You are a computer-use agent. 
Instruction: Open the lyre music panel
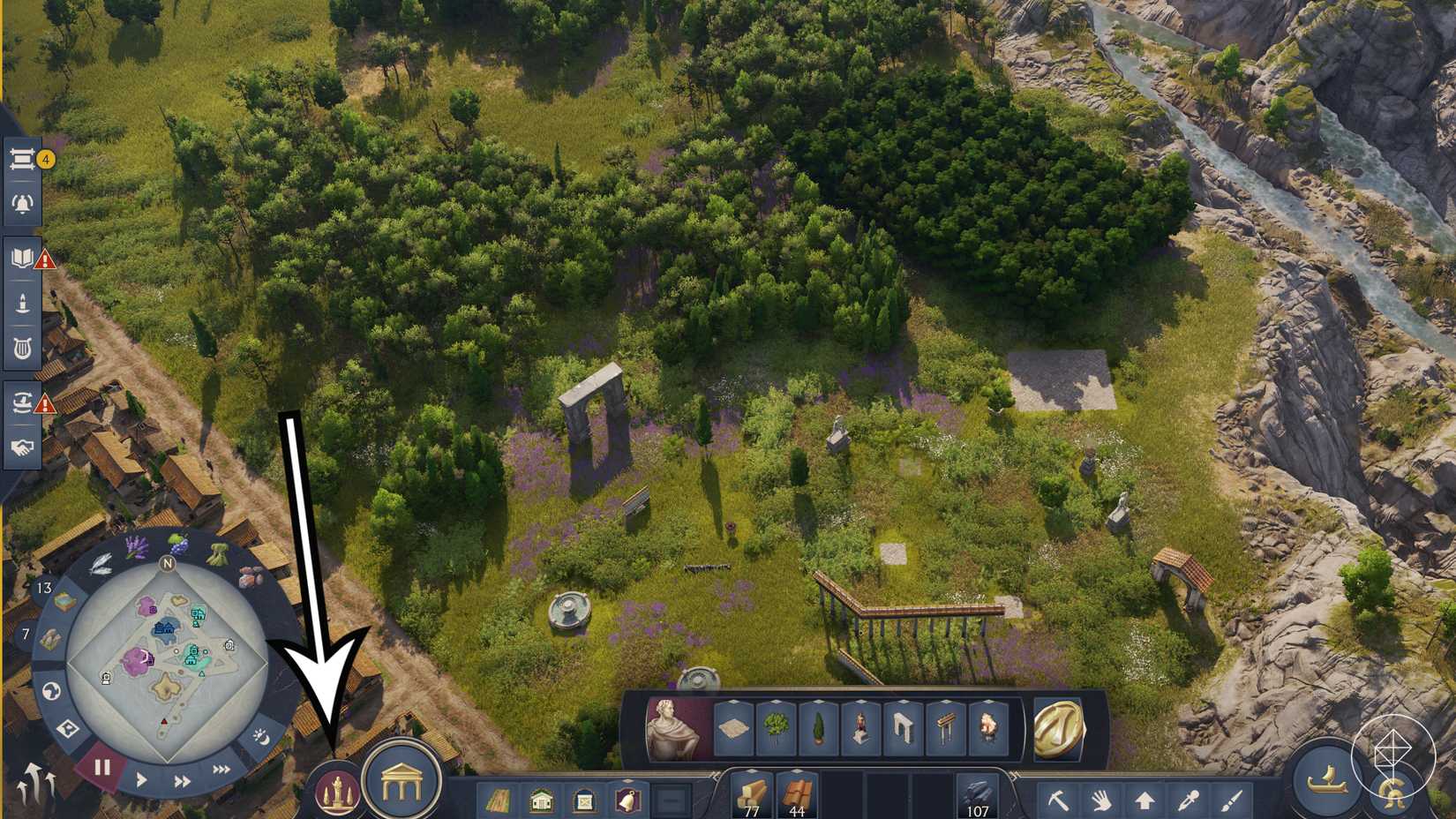pos(24,346)
